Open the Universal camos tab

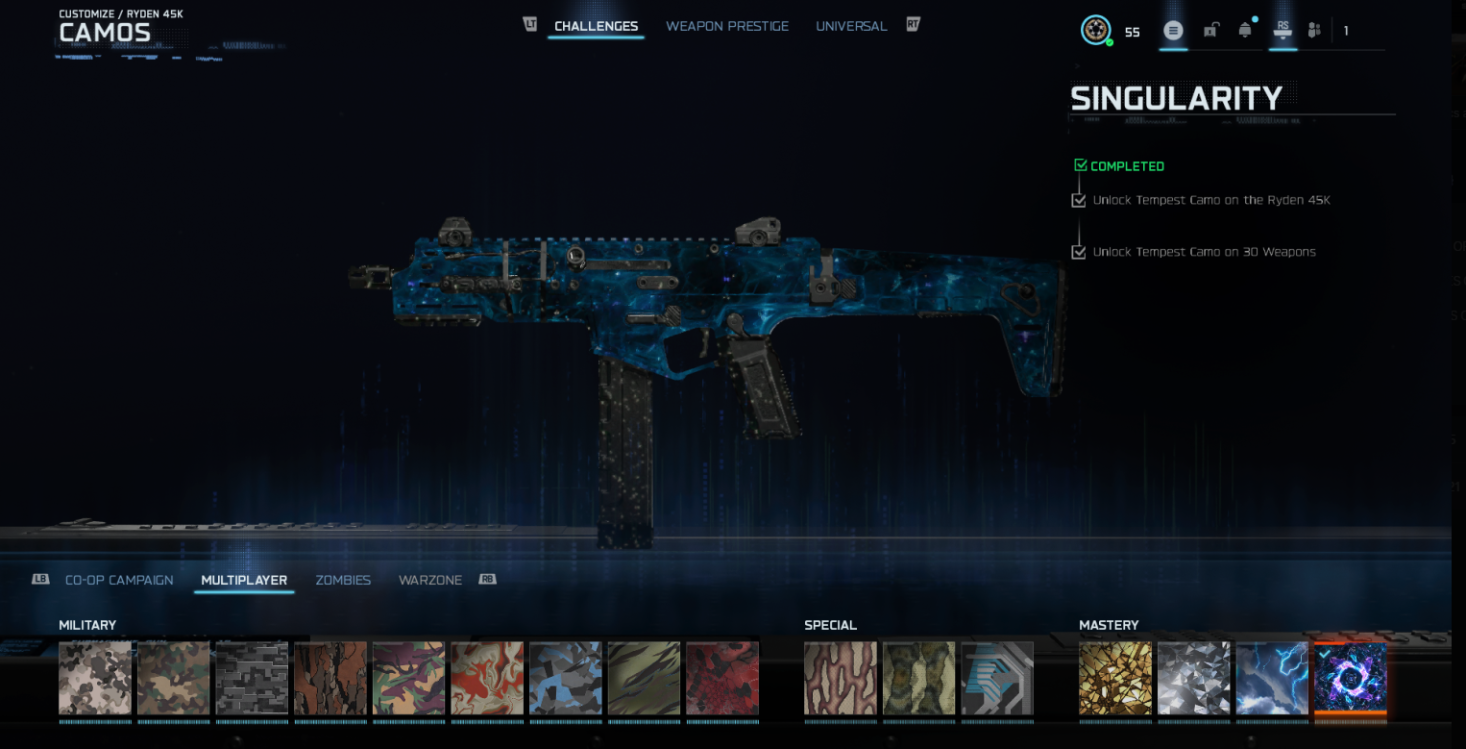(x=851, y=26)
